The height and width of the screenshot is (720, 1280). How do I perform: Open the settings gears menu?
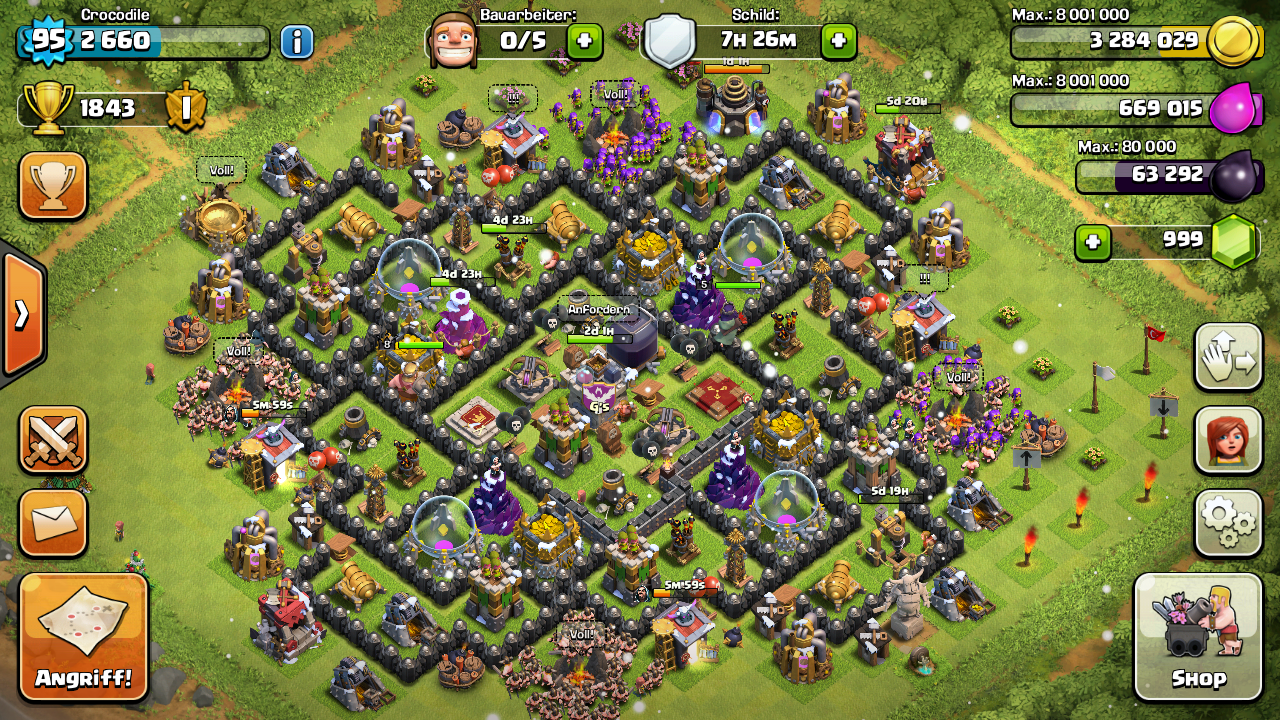point(1228,522)
